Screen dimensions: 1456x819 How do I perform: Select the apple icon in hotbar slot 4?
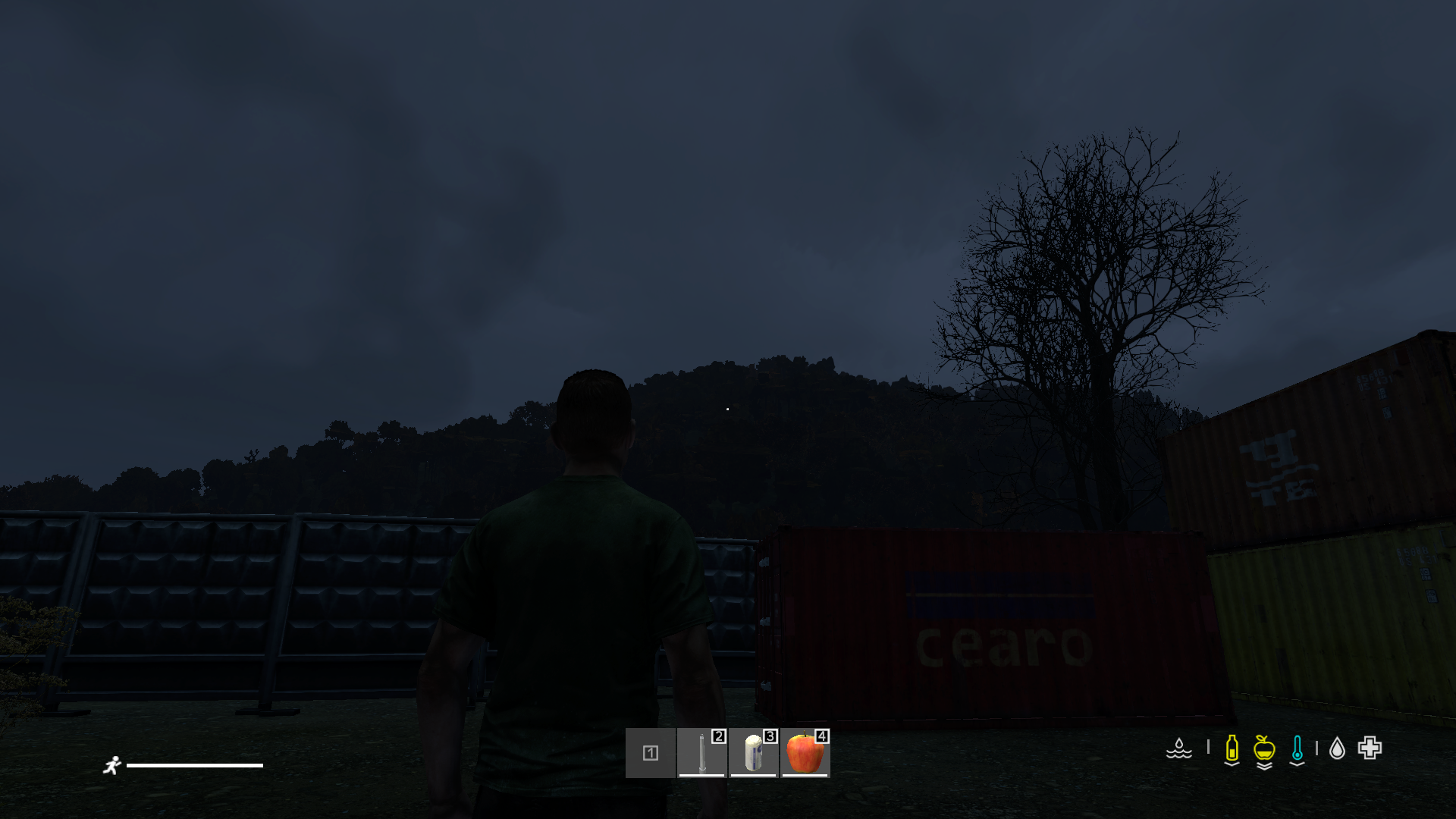(x=804, y=755)
